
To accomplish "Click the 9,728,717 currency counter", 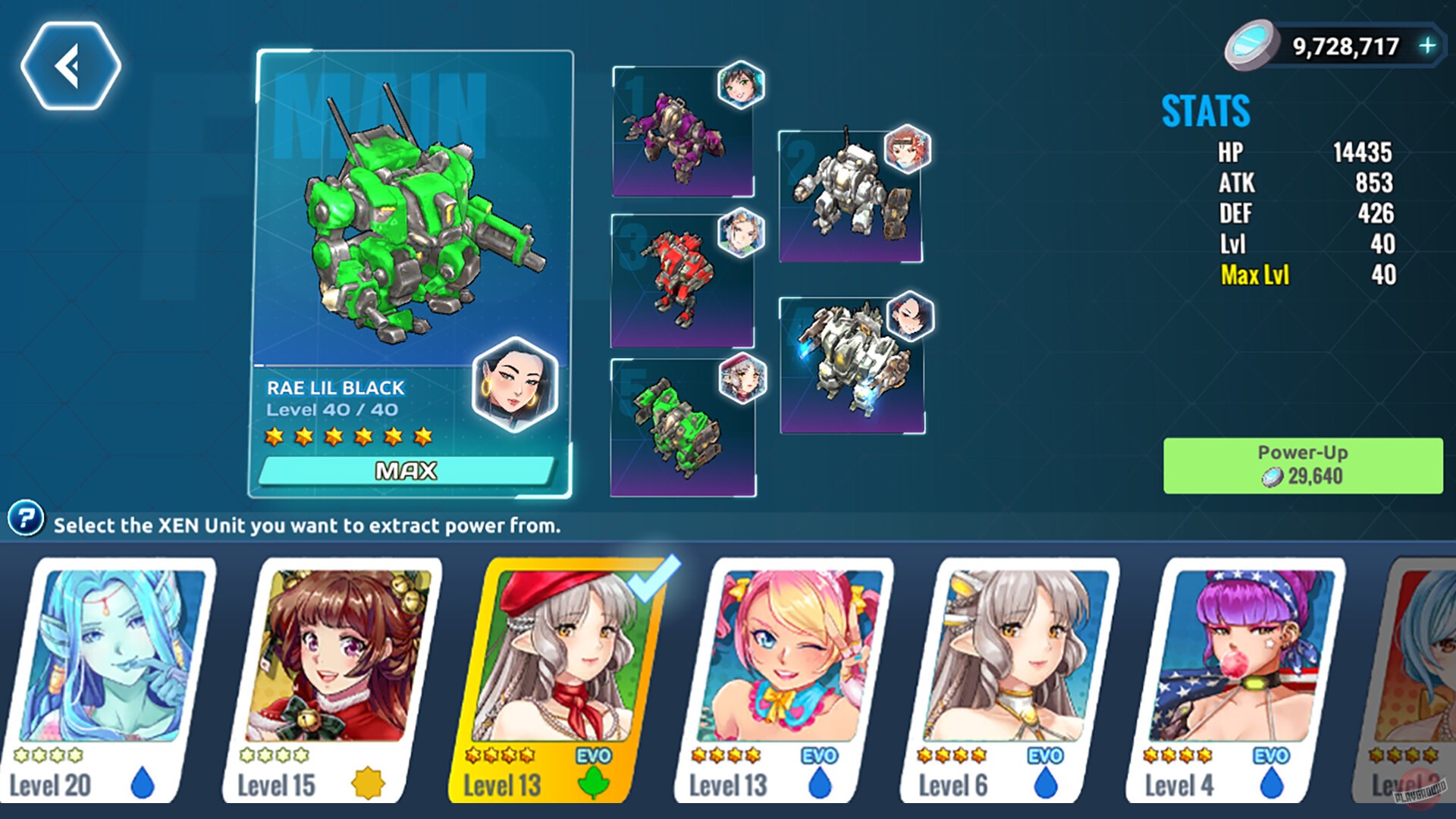I will 1346,45.
